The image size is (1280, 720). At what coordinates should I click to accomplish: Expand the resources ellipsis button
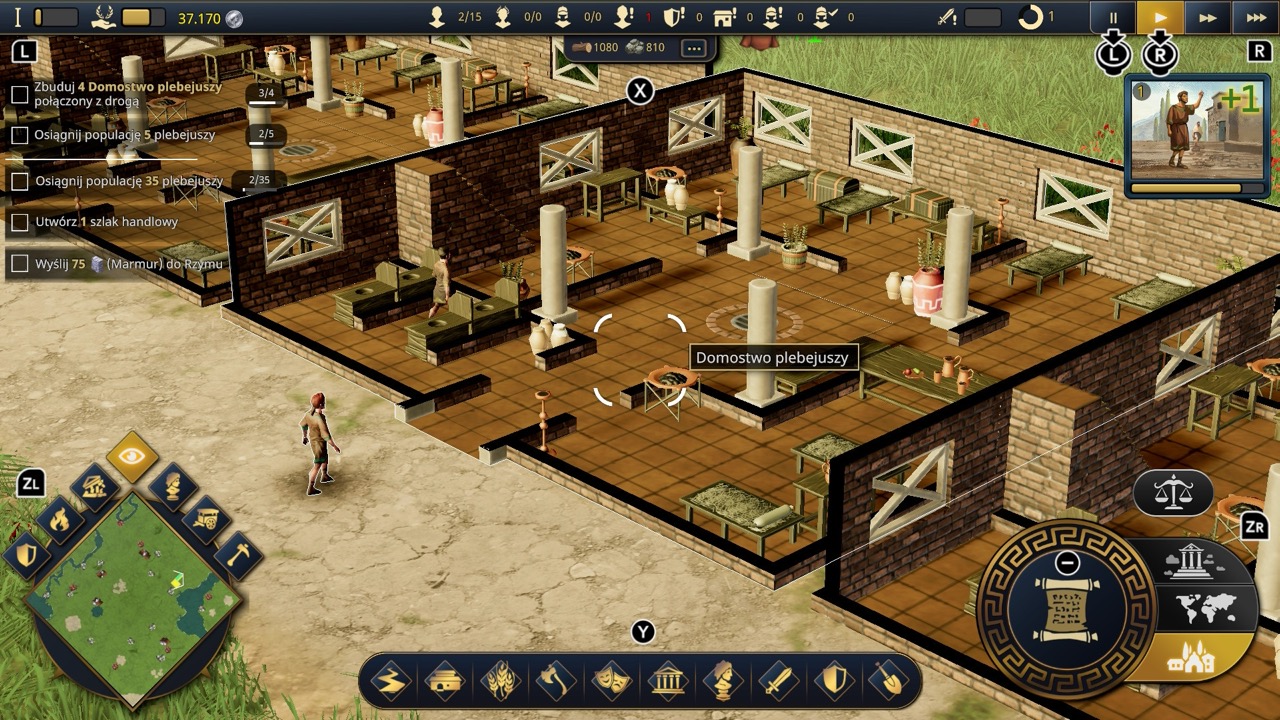tap(693, 48)
